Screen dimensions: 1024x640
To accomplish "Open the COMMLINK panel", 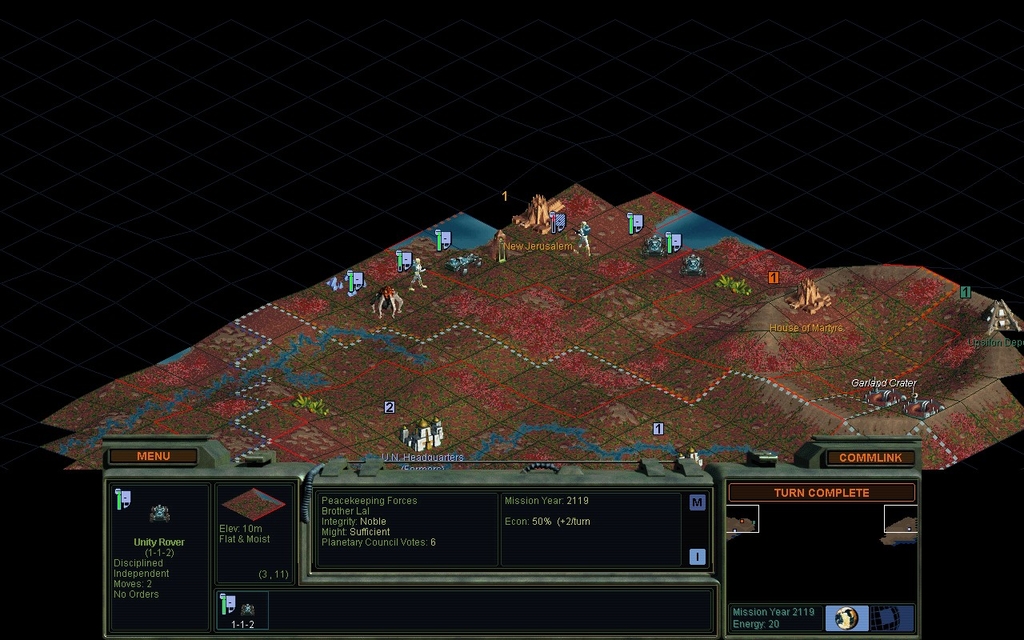I will click(x=870, y=458).
